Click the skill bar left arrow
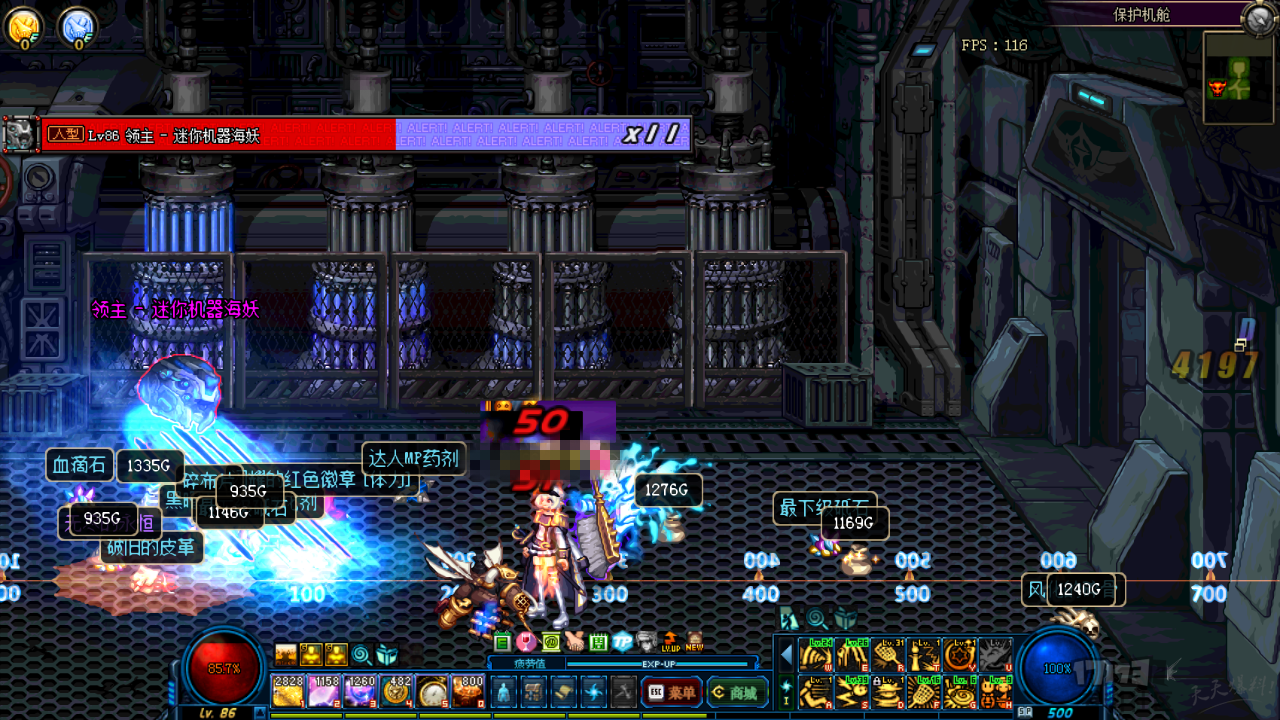The height and width of the screenshot is (720, 1280). click(787, 655)
